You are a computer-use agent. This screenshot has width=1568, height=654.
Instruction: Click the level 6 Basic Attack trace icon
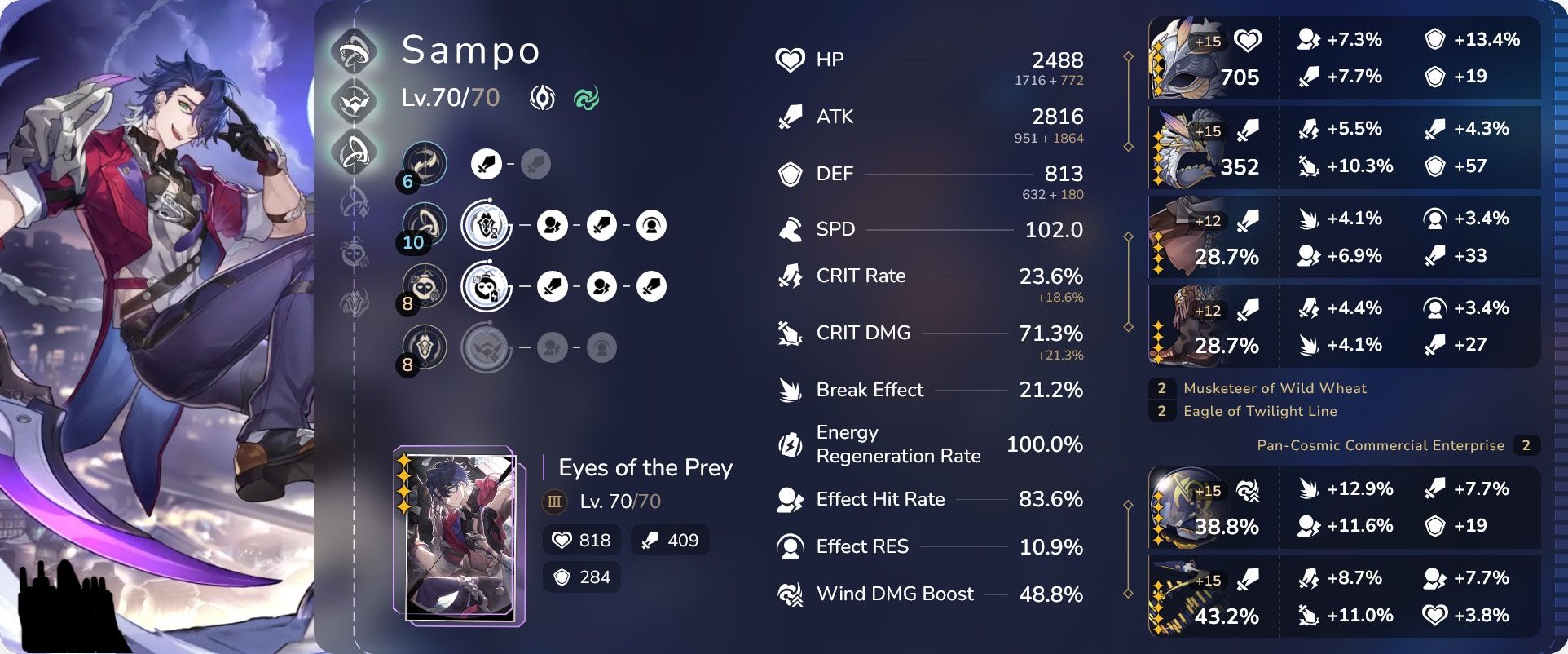tap(424, 163)
